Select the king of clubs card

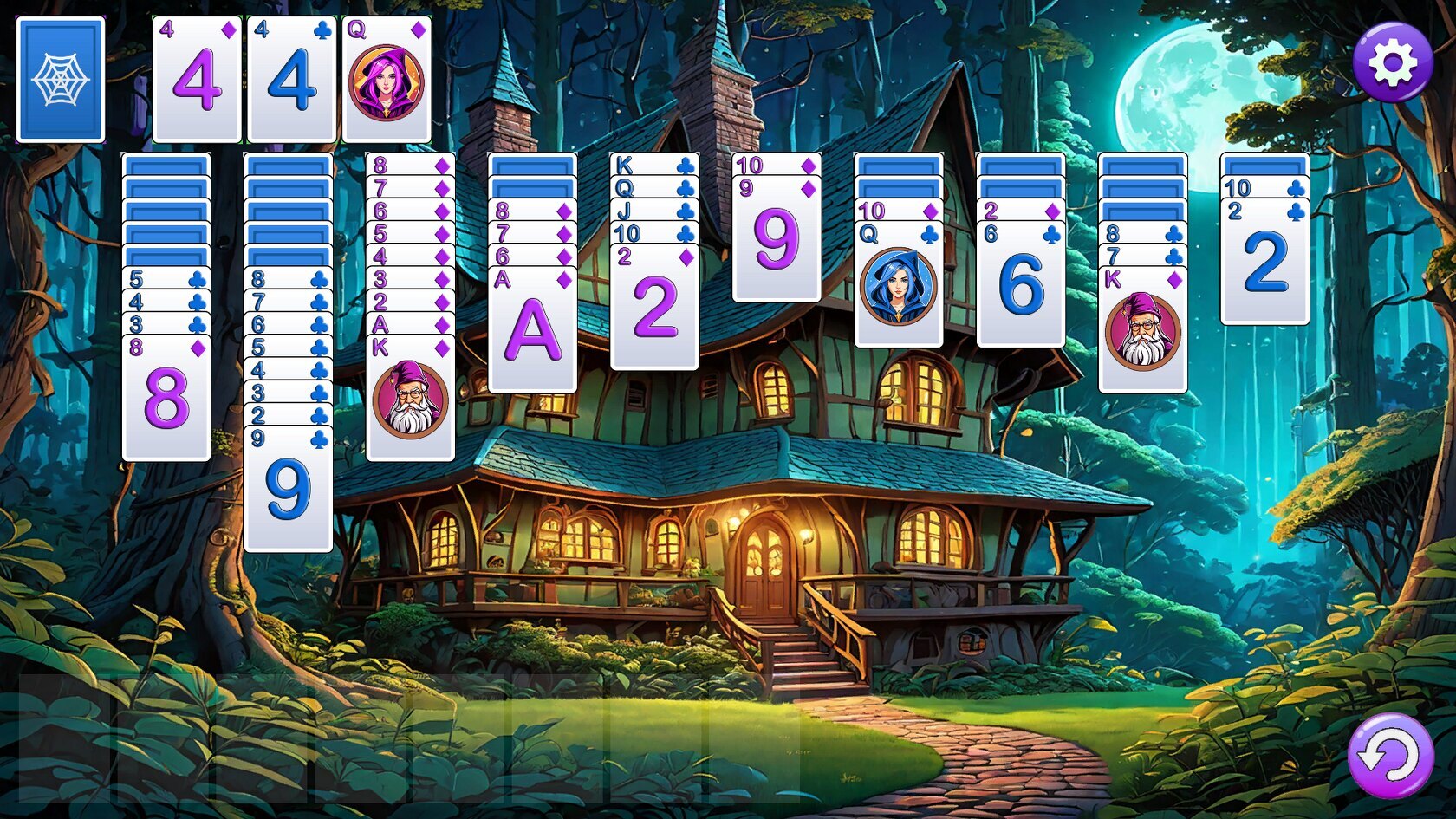[653, 164]
